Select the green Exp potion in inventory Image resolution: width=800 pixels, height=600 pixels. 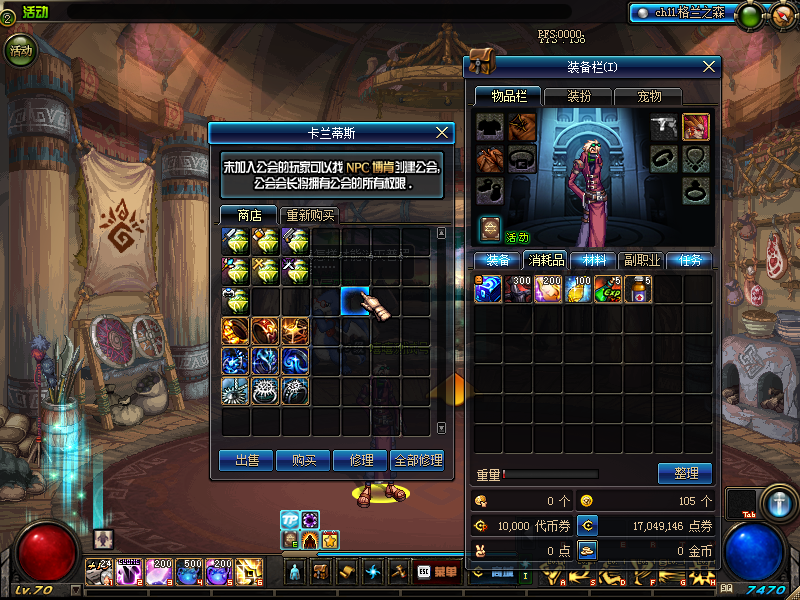pyautogui.click(x=609, y=290)
